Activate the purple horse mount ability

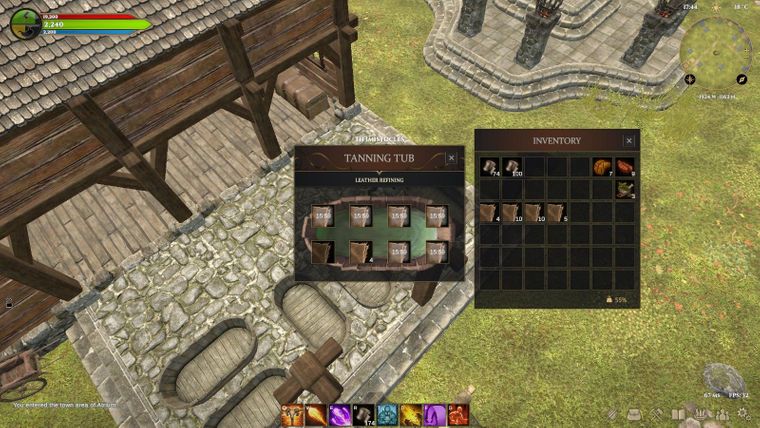436,415
